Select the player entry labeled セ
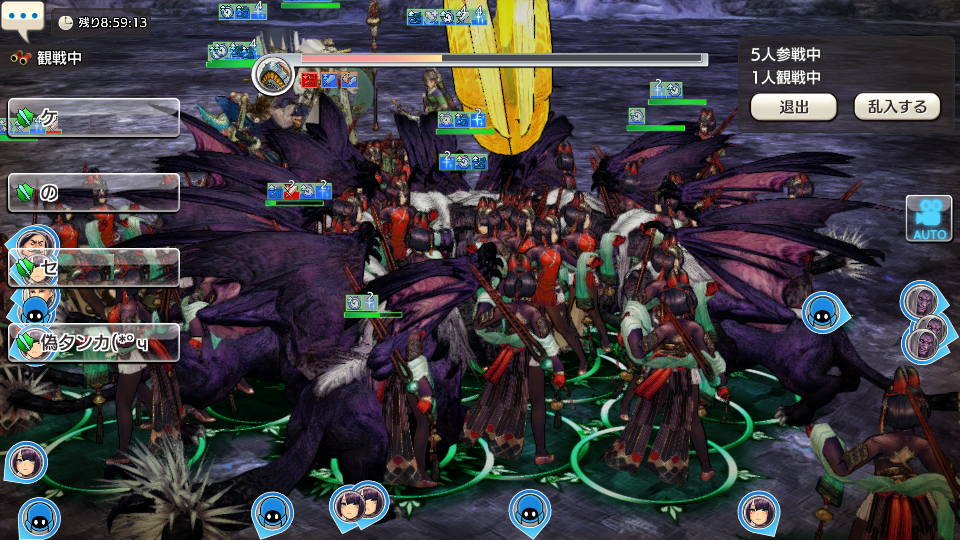The height and width of the screenshot is (540, 960). 95,268
